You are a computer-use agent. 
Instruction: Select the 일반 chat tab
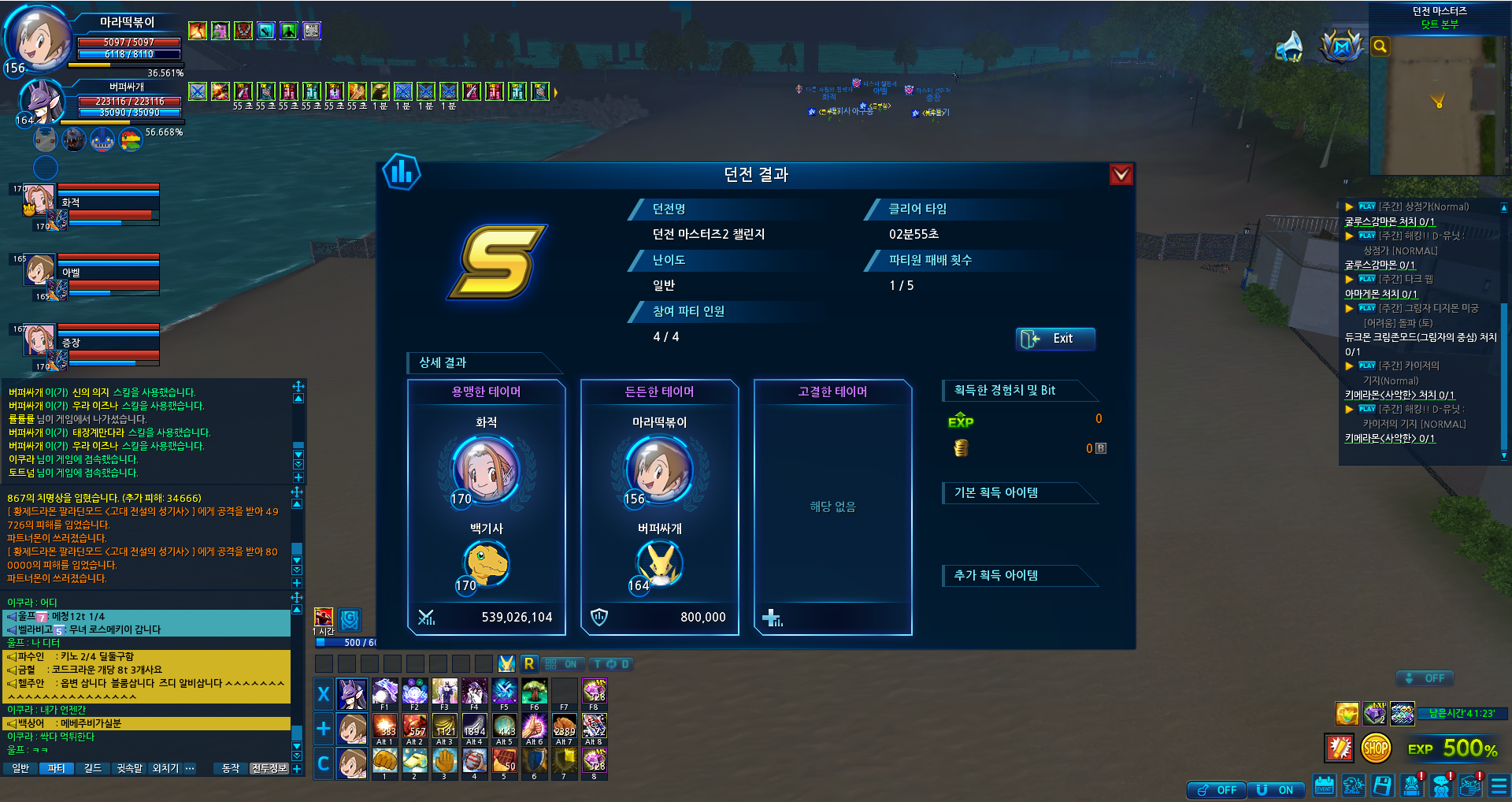(20, 768)
